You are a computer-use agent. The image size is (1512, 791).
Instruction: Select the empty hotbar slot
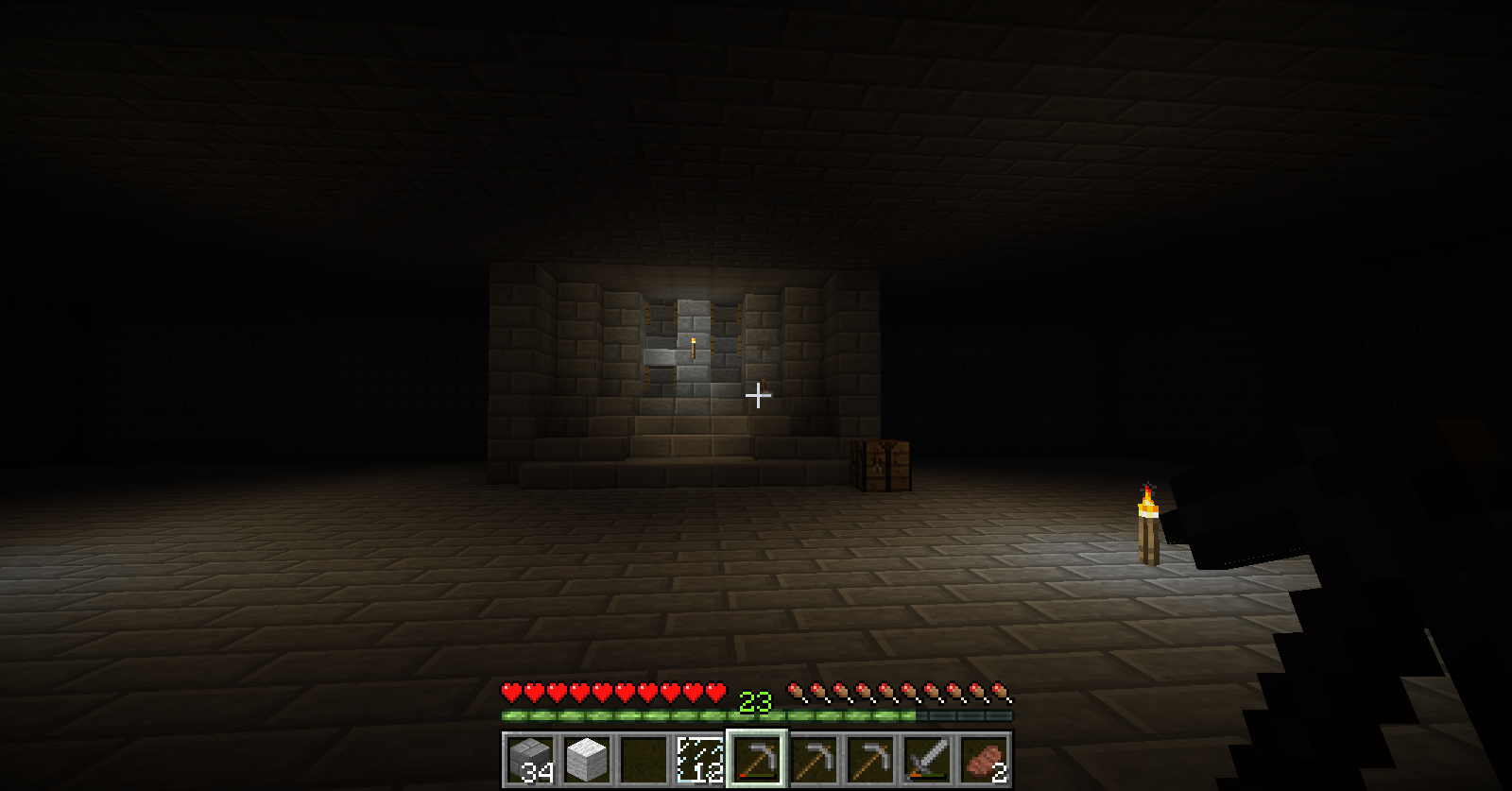tap(643, 759)
